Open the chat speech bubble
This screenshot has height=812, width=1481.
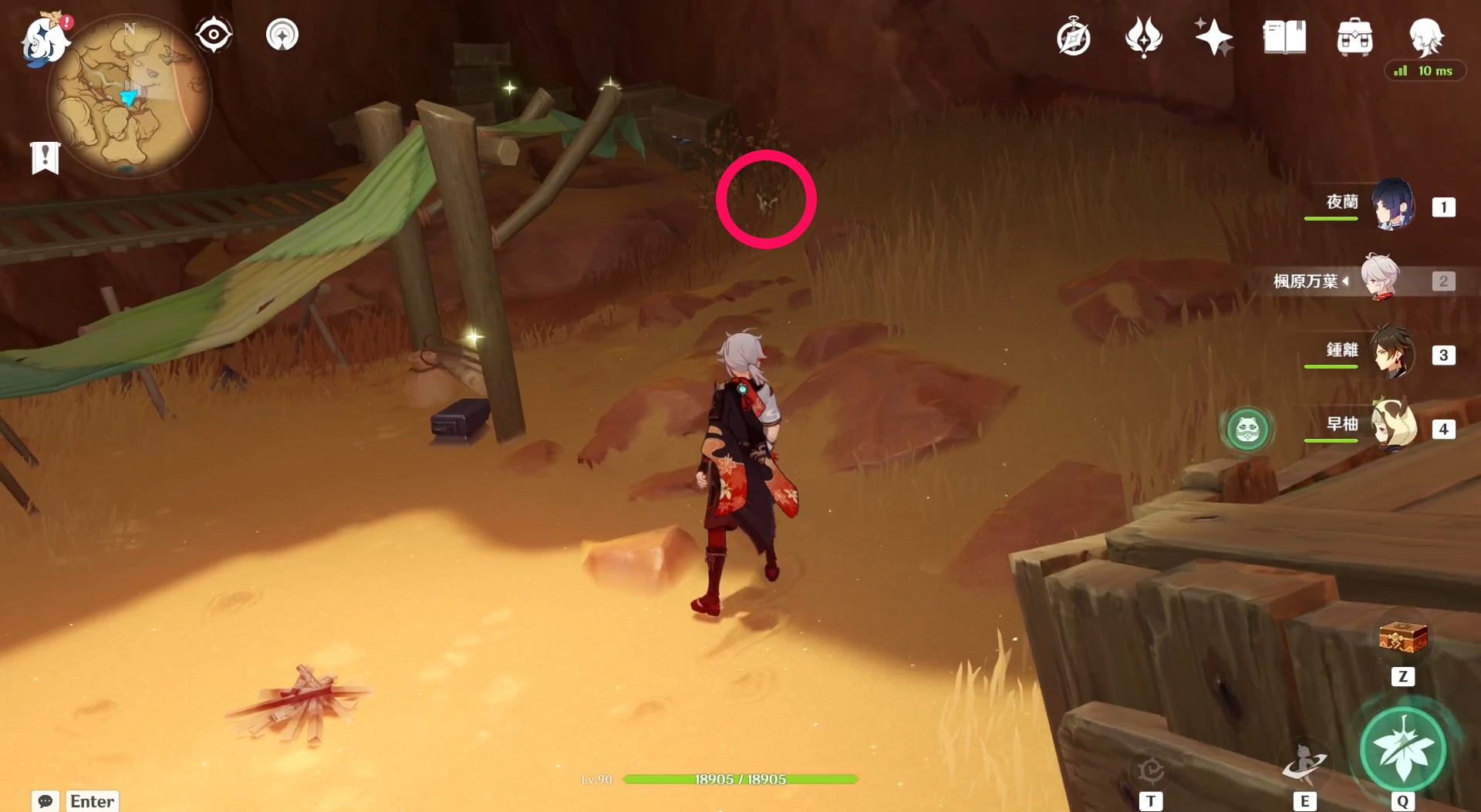46,801
